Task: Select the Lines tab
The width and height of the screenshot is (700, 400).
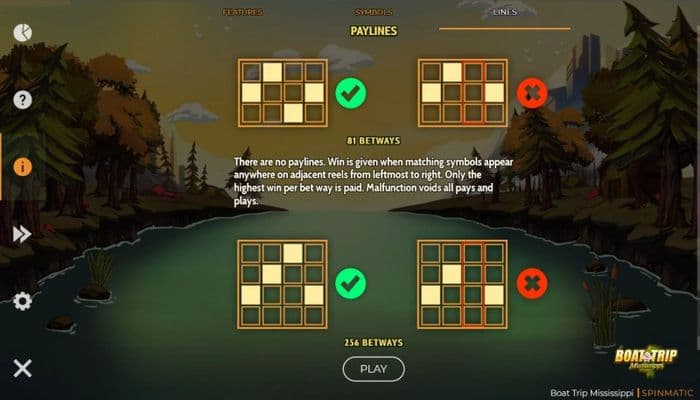Action: click(505, 12)
